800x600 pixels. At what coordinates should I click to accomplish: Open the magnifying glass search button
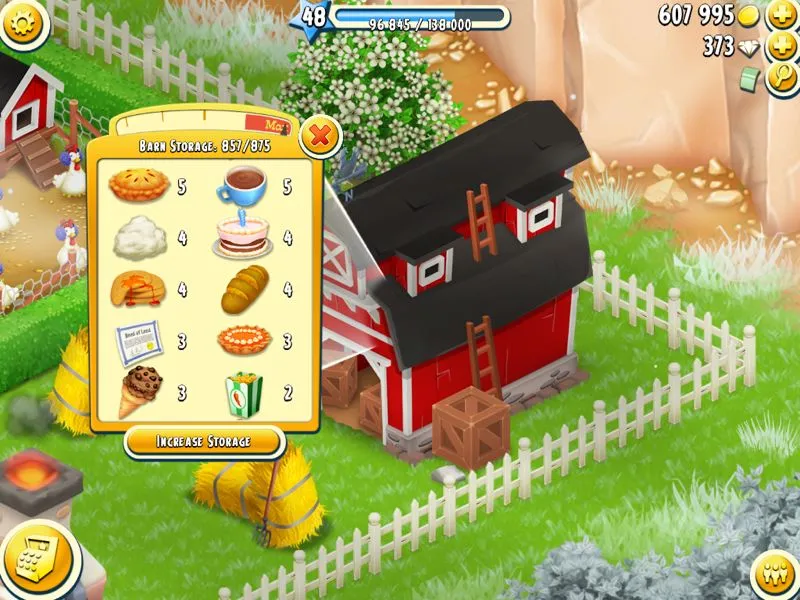781,79
